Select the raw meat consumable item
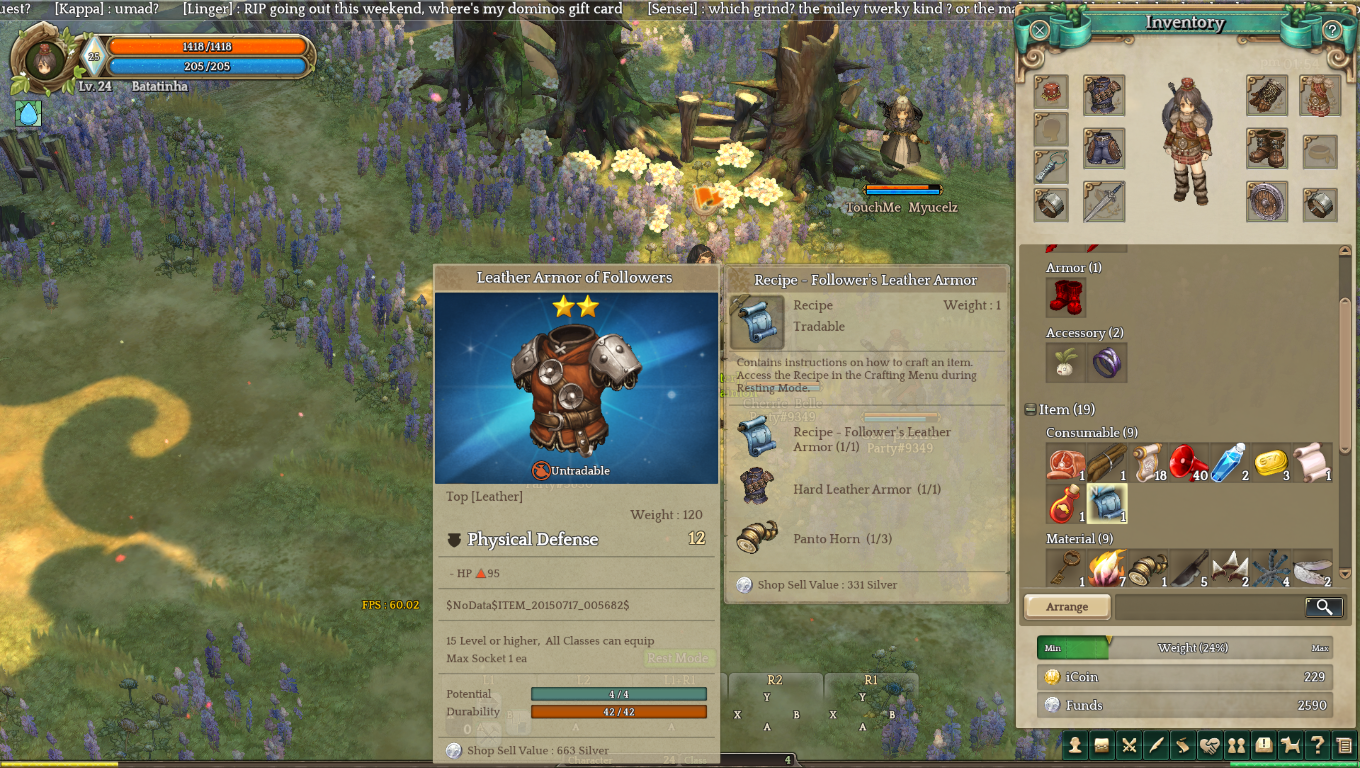Image resolution: width=1360 pixels, height=768 pixels. pyautogui.click(x=1066, y=463)
